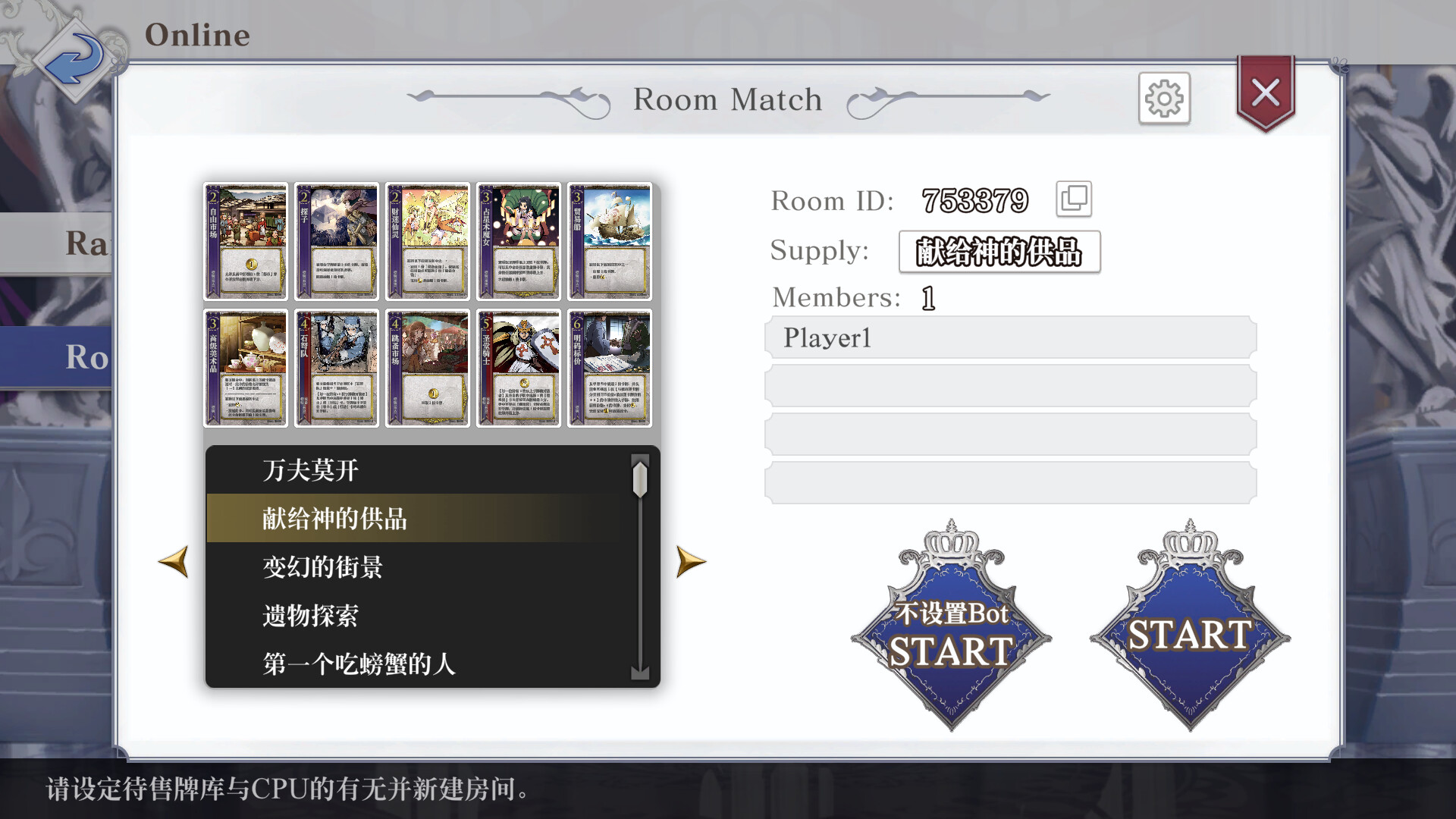
Task: Open the 跳蚤市场 card preview
Action: [x=427, y=368]
